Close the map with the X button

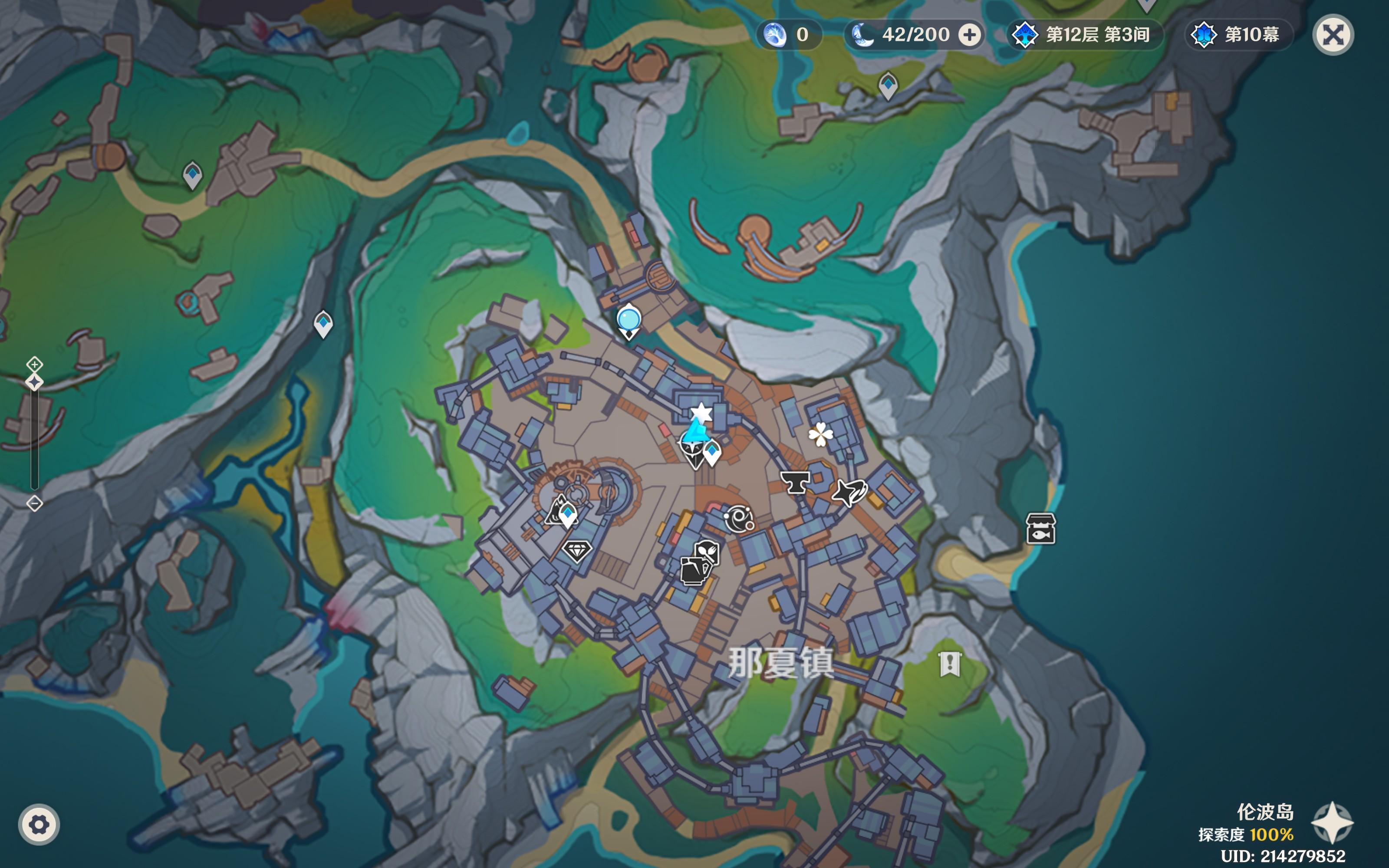click(x=1333, y=35)
